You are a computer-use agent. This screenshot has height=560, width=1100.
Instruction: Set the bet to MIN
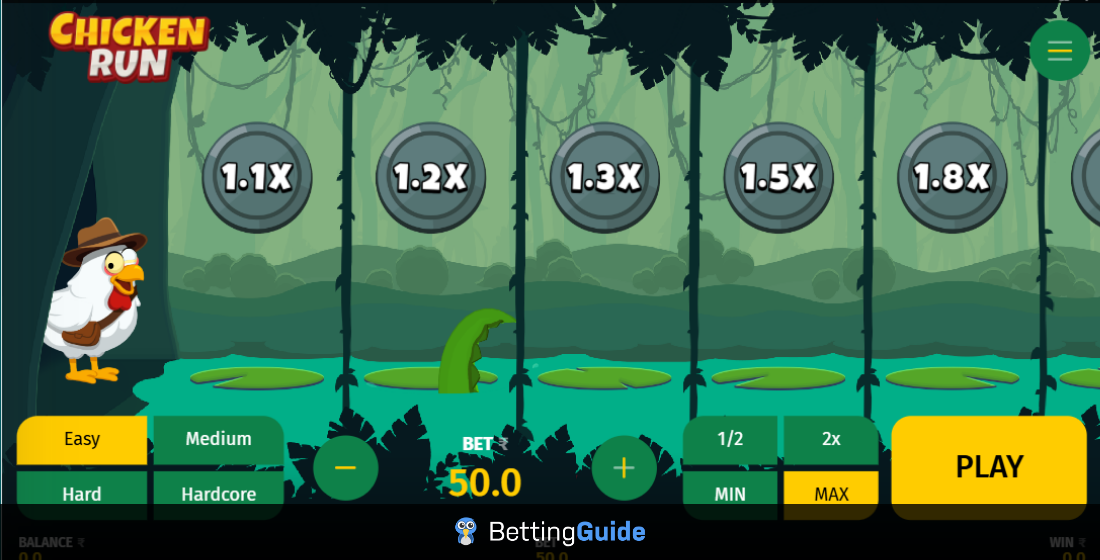click(730, 494)
